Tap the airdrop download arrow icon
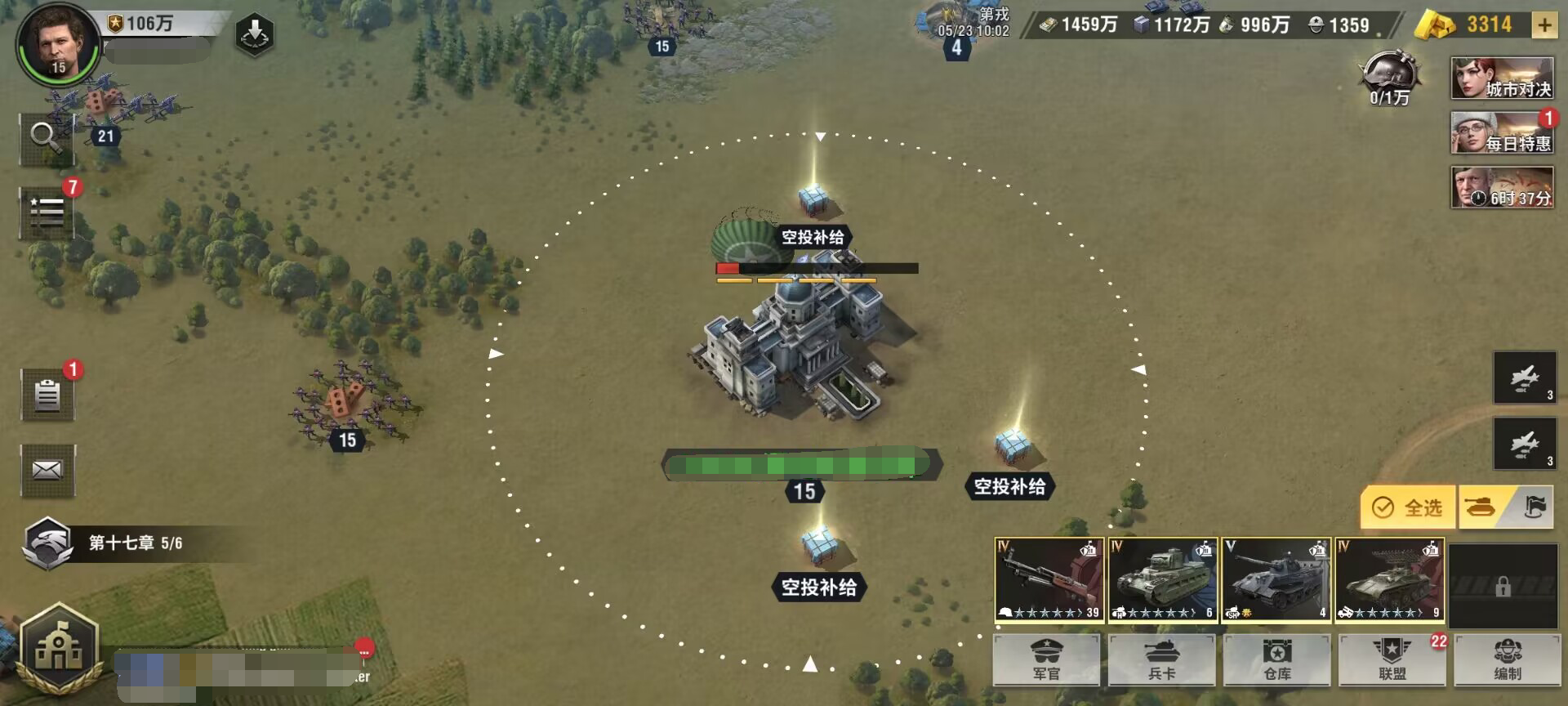Image resolution: width=1568 pixels, height=706 pixels. tap(254, 34)
